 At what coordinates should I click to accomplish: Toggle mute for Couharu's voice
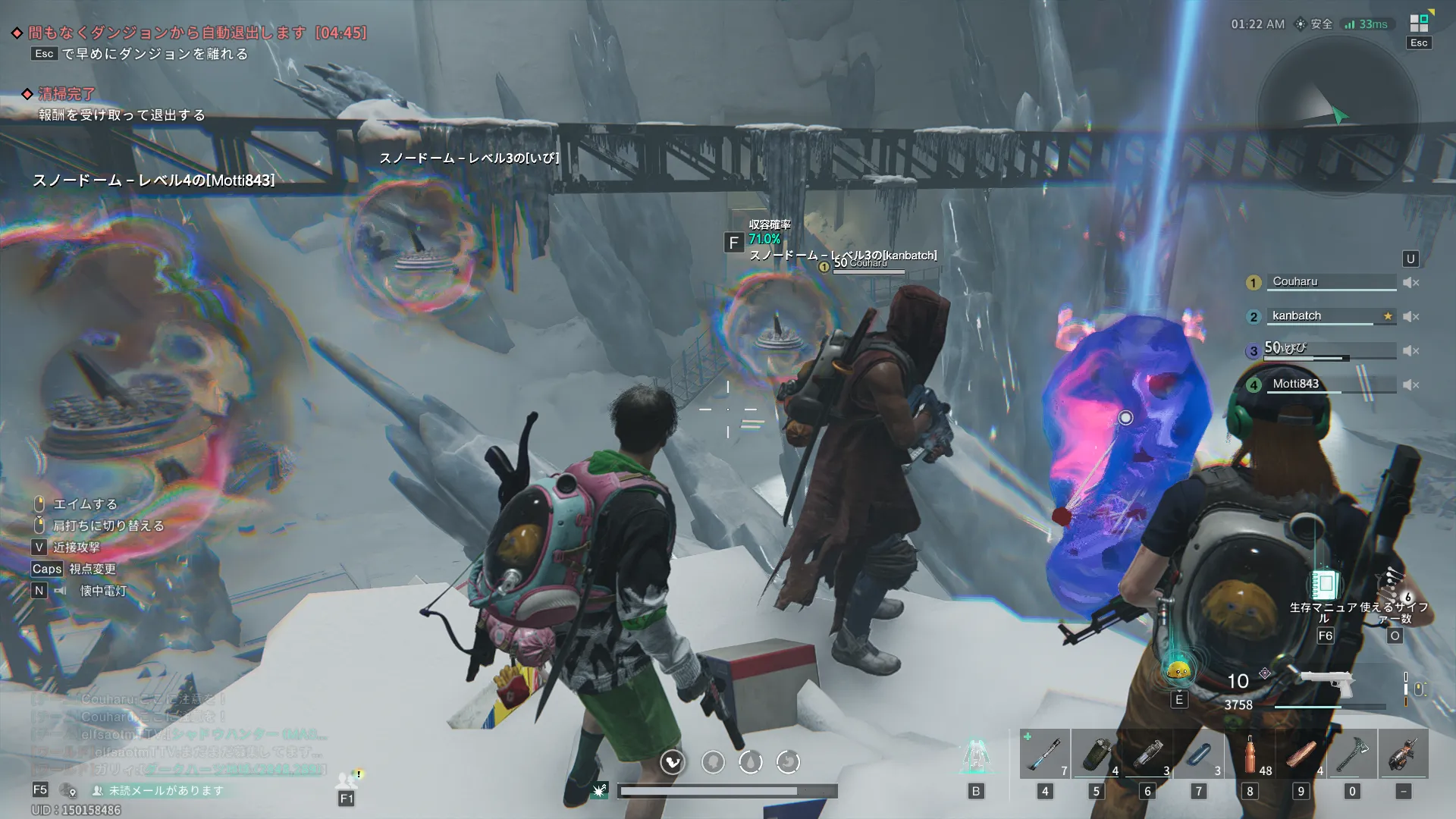point(1410,283)
